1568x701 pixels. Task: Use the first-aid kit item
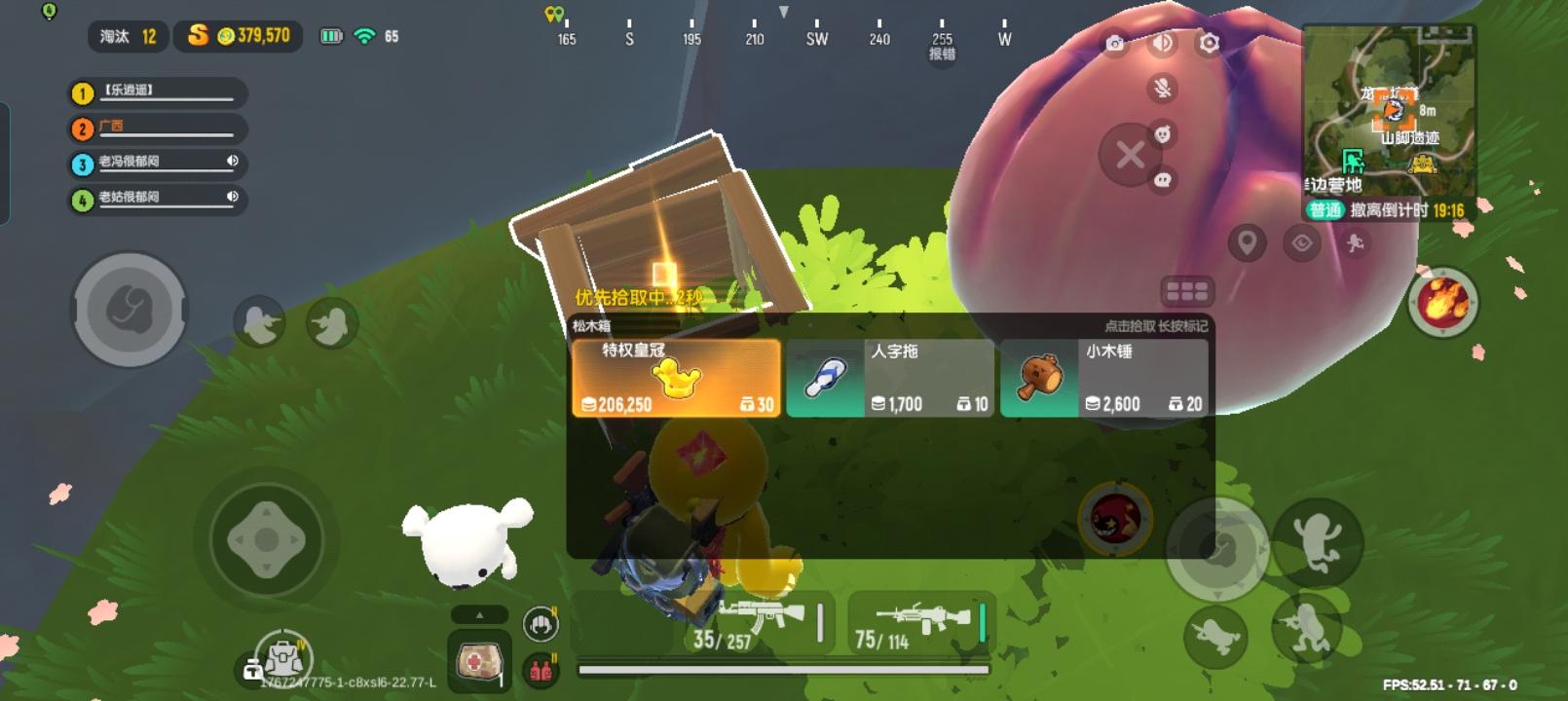pyautogui.click(x=478, y=664)
